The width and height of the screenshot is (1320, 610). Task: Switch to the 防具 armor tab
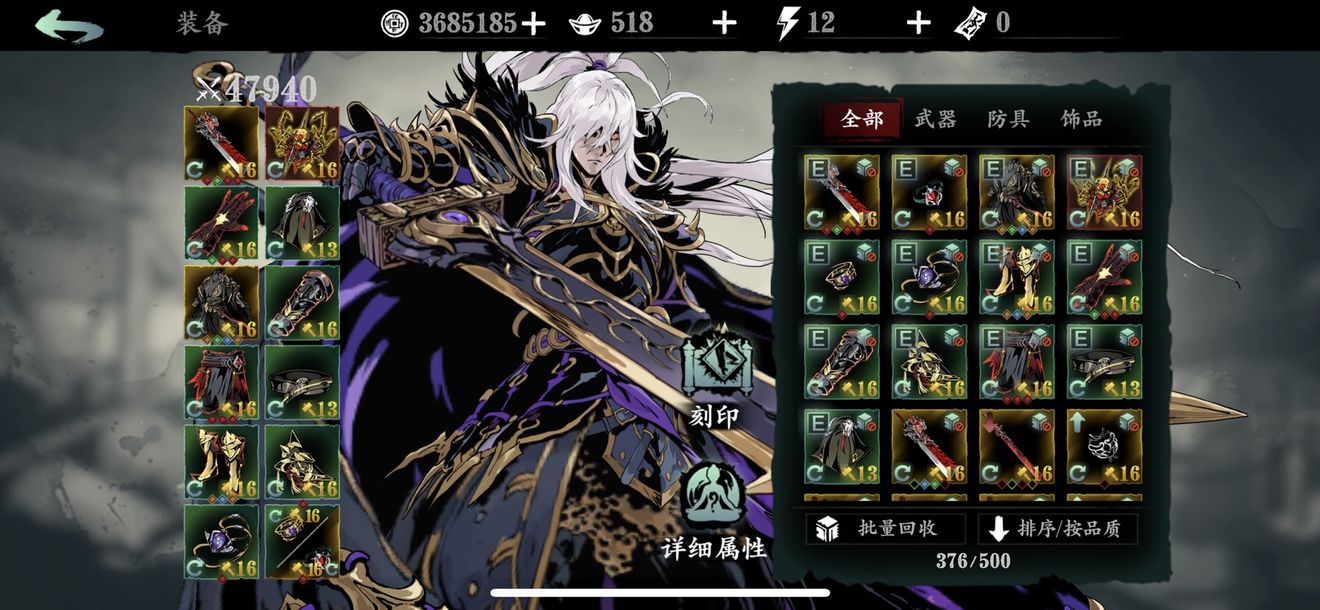pos(1008,119)
